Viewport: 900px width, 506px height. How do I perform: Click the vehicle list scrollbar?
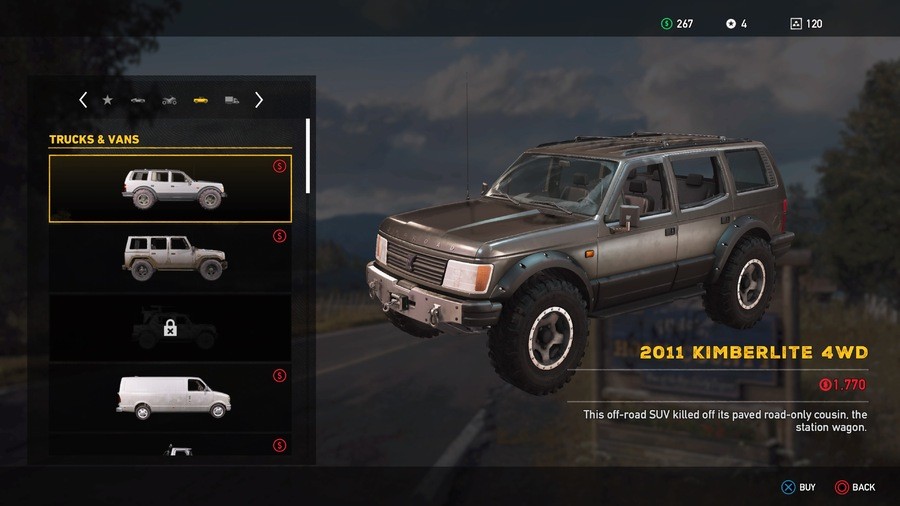coord(308,156)
